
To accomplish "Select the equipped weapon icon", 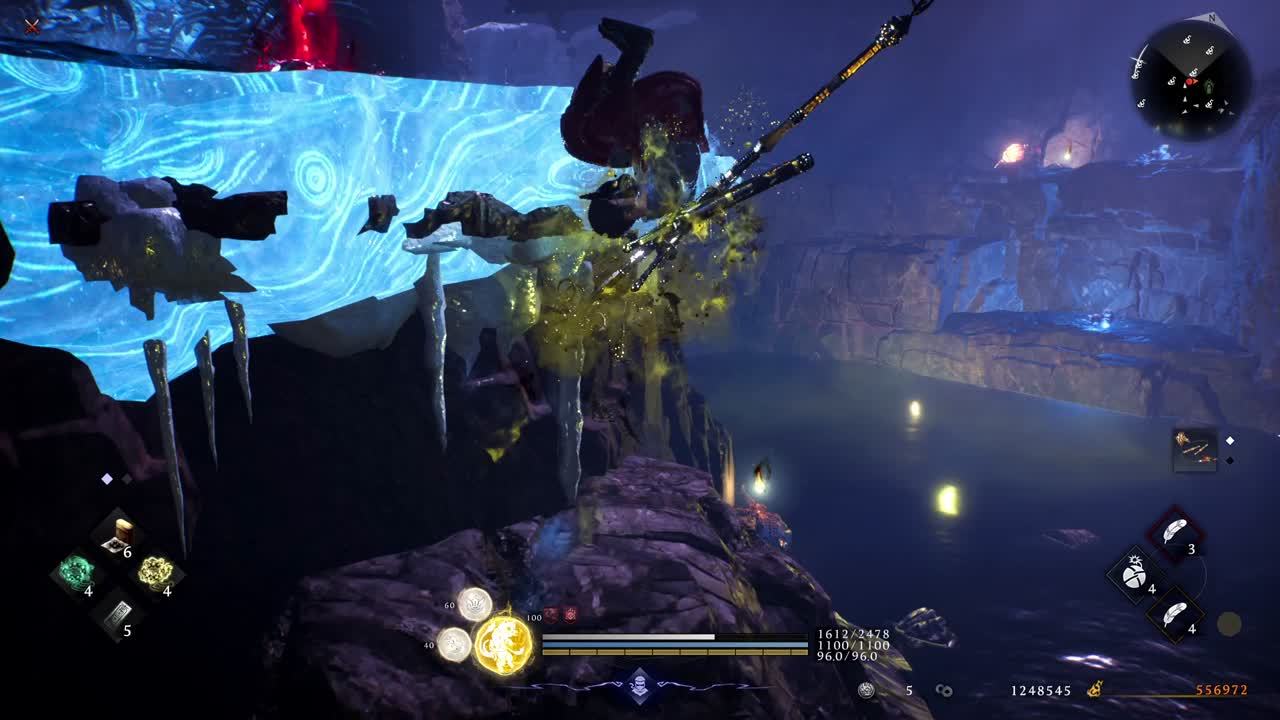I will (1194, 450).
